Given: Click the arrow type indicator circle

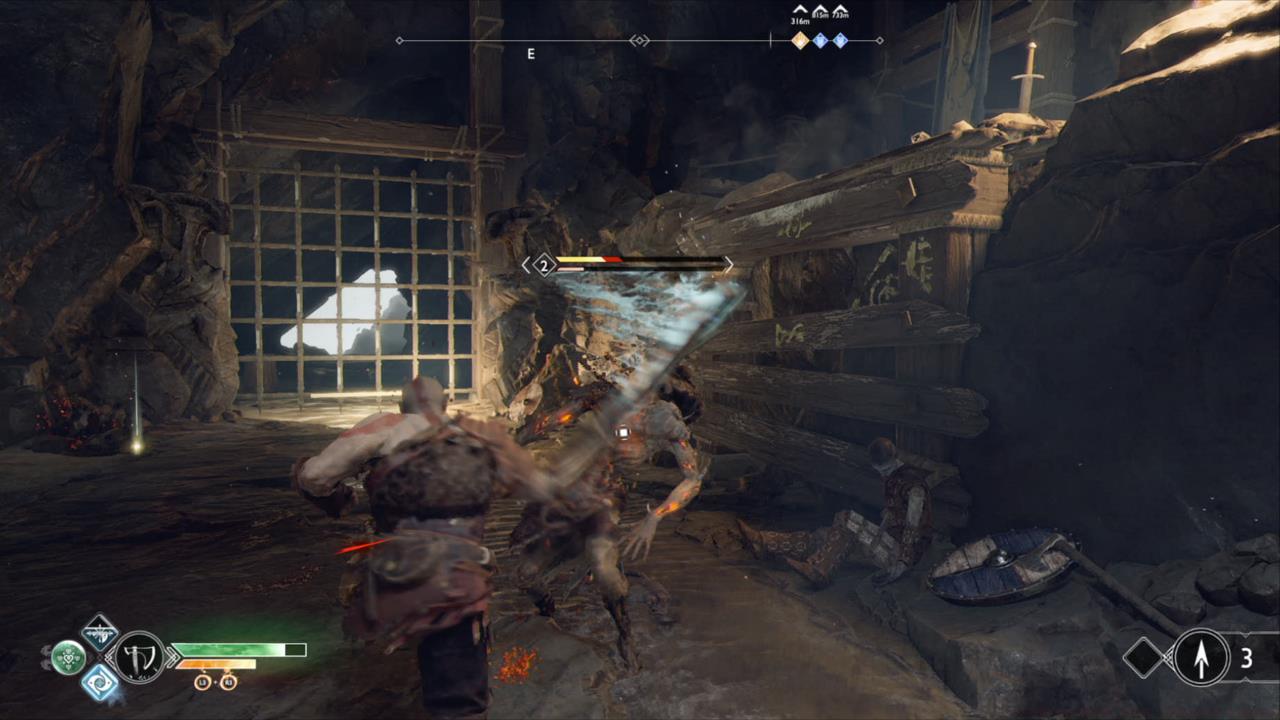Looking at the screenshot, I should [x=1201, y=657].
